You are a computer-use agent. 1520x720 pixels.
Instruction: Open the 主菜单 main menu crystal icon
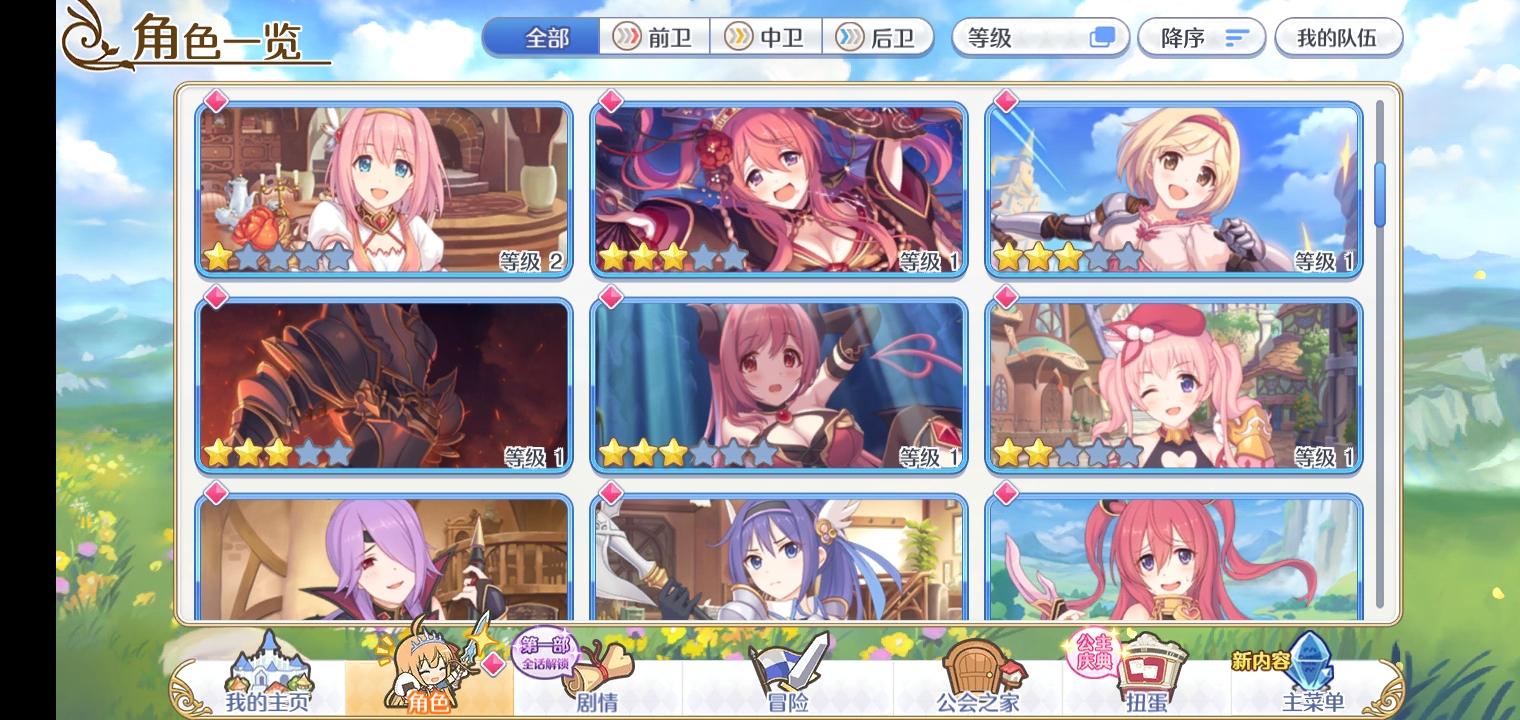1311,670
